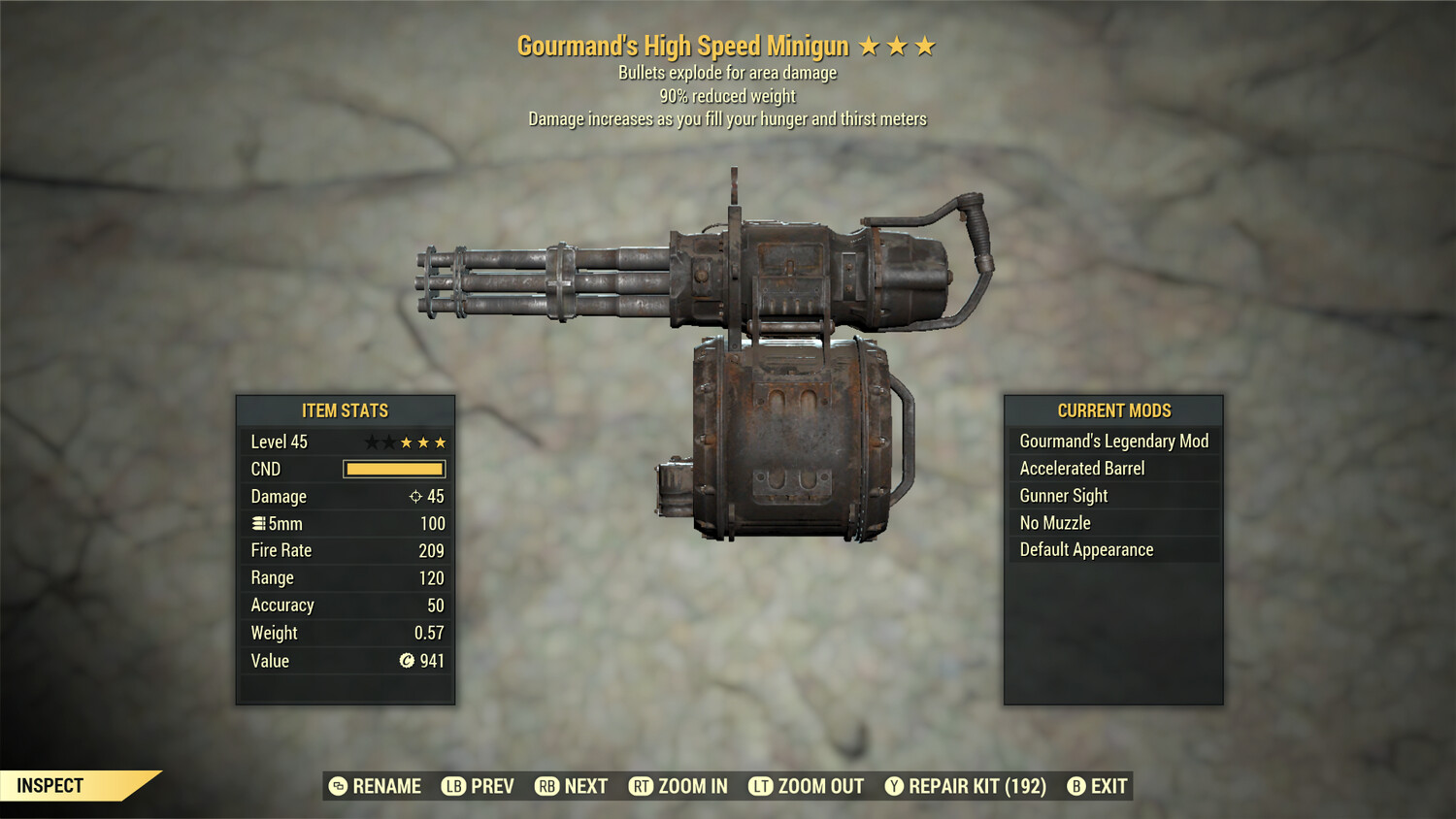Toggle the third star after the weapon name
Viewport: 1456px width, 819px height.
tap(923, 45)
